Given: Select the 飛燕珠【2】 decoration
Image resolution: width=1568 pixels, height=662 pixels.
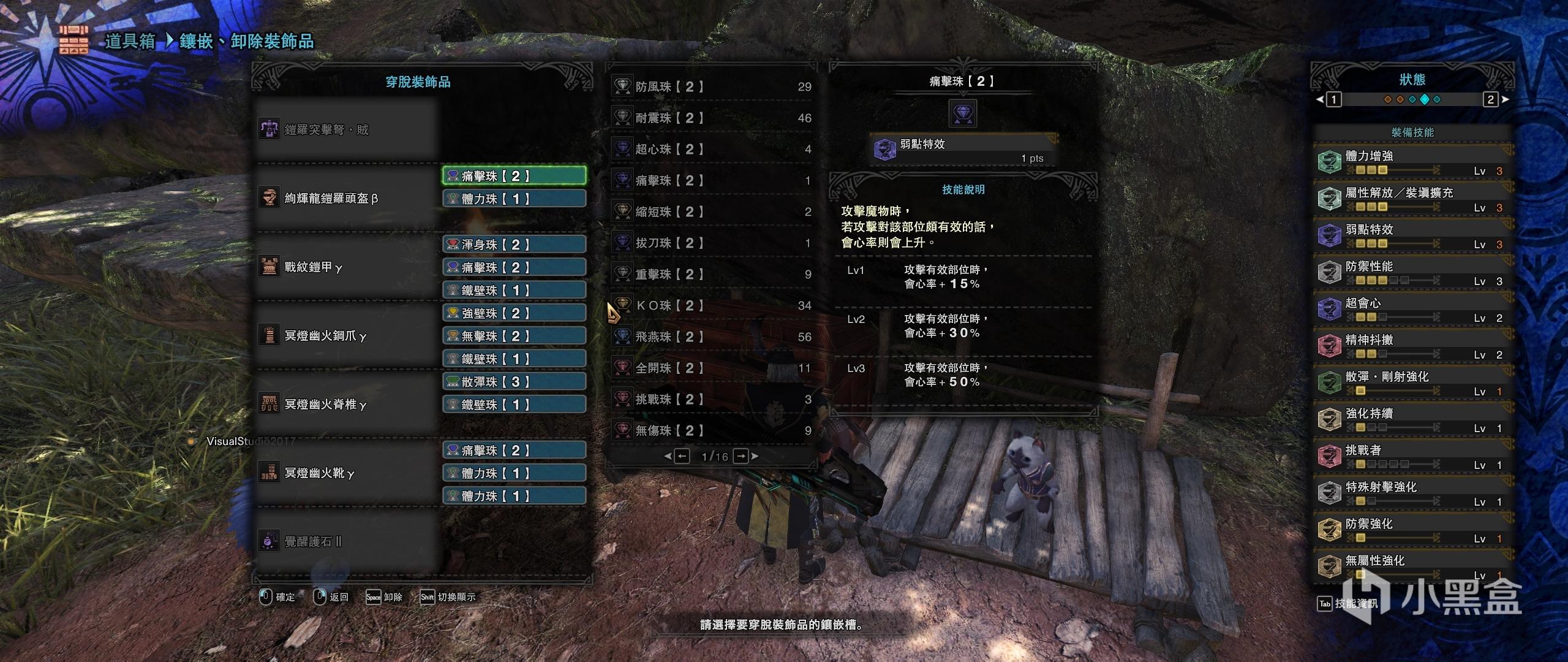Looking at the screenshot, I should [710, 337].
